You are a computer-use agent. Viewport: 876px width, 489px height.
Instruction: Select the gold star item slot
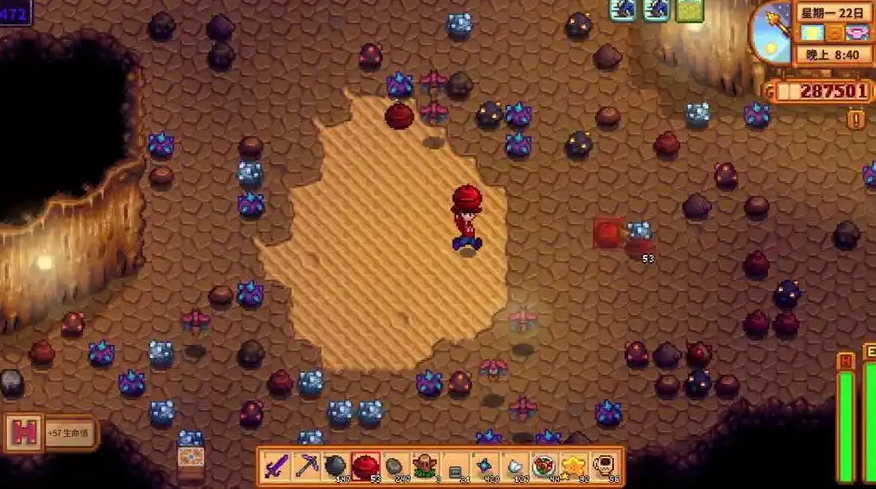[x=576, y=466]
